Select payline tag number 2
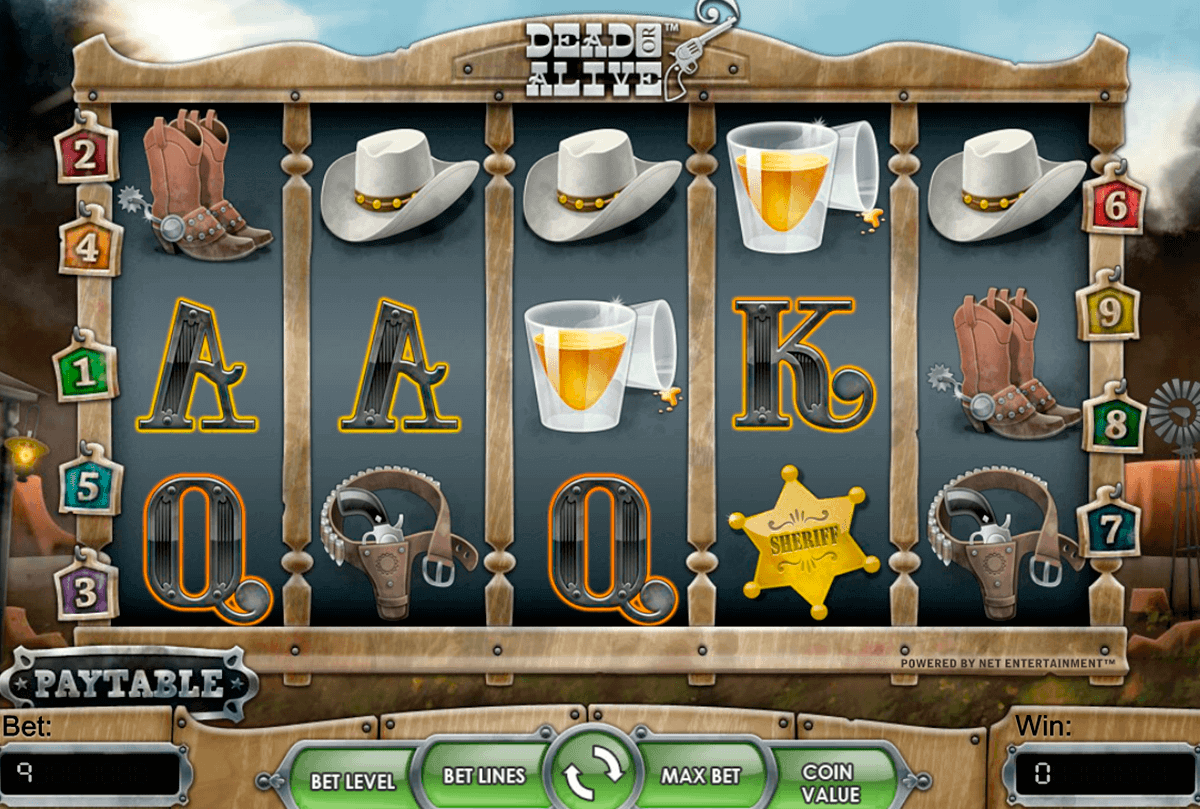 [x=85, y=153]
